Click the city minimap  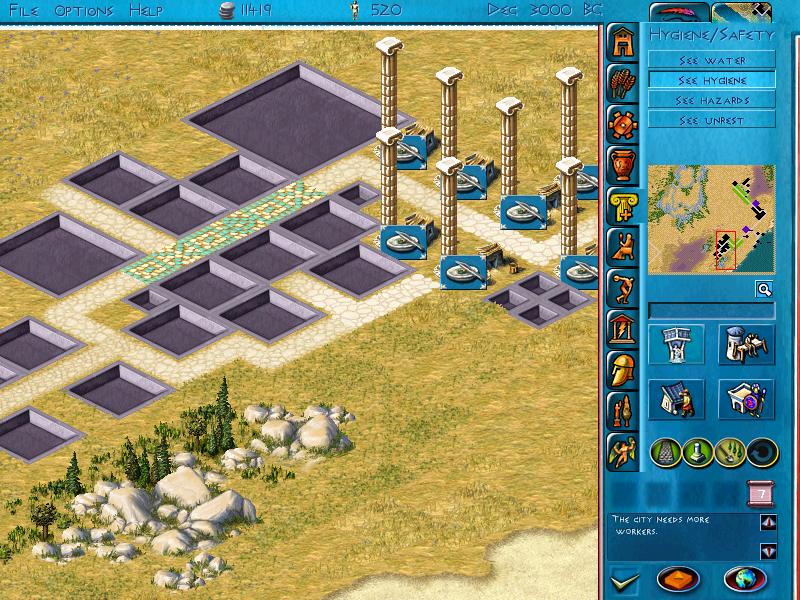click(711, 219)
